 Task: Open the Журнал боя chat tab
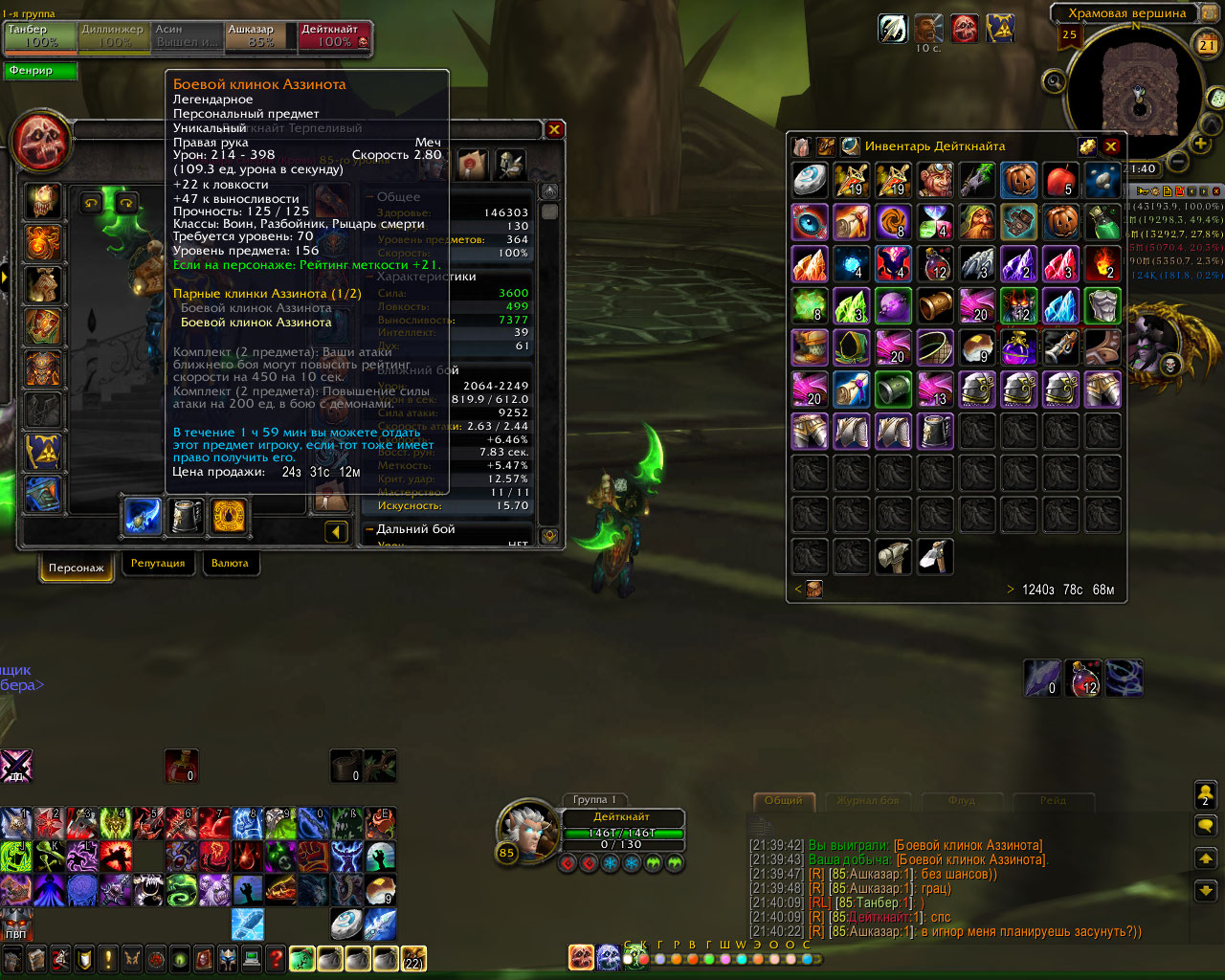tap(867, 801)
